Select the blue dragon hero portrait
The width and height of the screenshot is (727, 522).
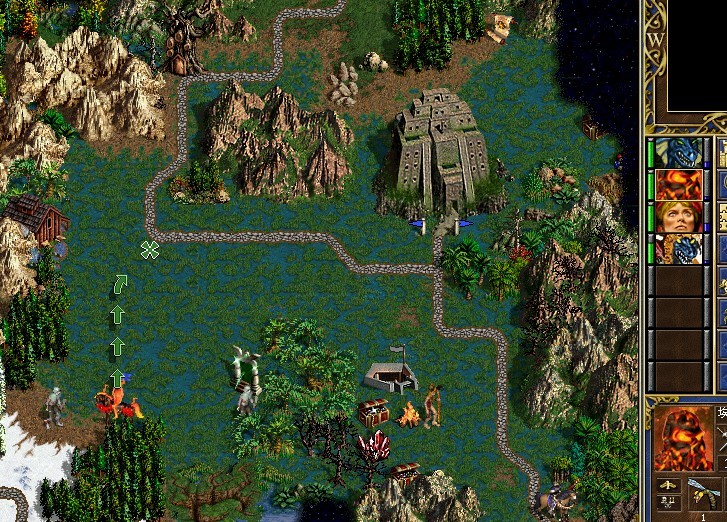point(680,153)
